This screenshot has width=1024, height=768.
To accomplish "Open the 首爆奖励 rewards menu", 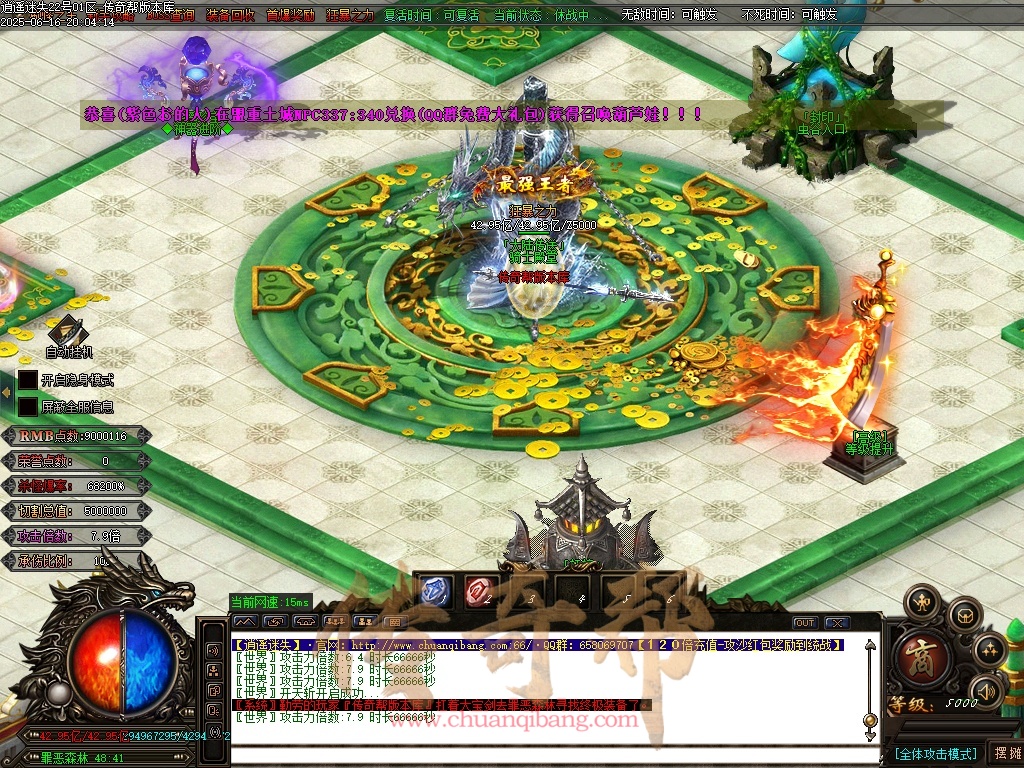I will click(290, 15).
